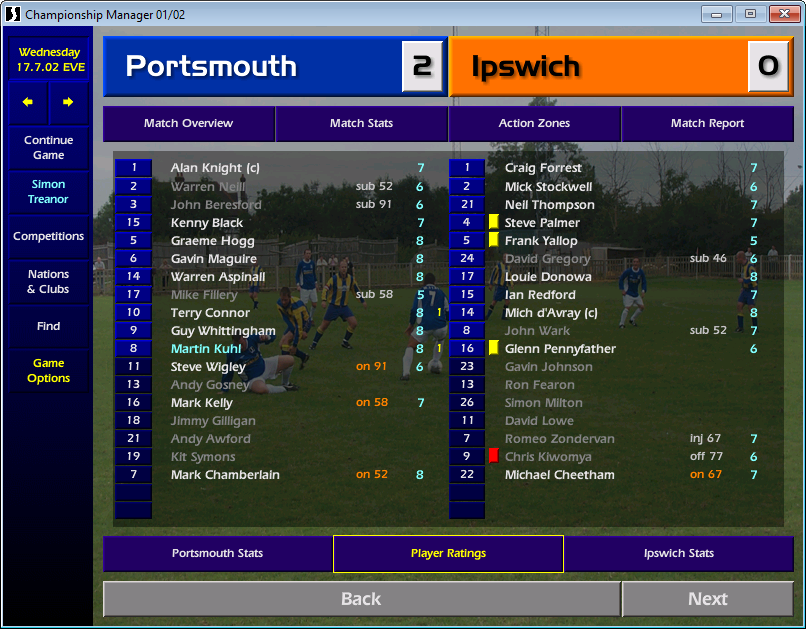806x629 pixels.
Task: Show the Action Zones view
Action: click(x=534, y=124)
